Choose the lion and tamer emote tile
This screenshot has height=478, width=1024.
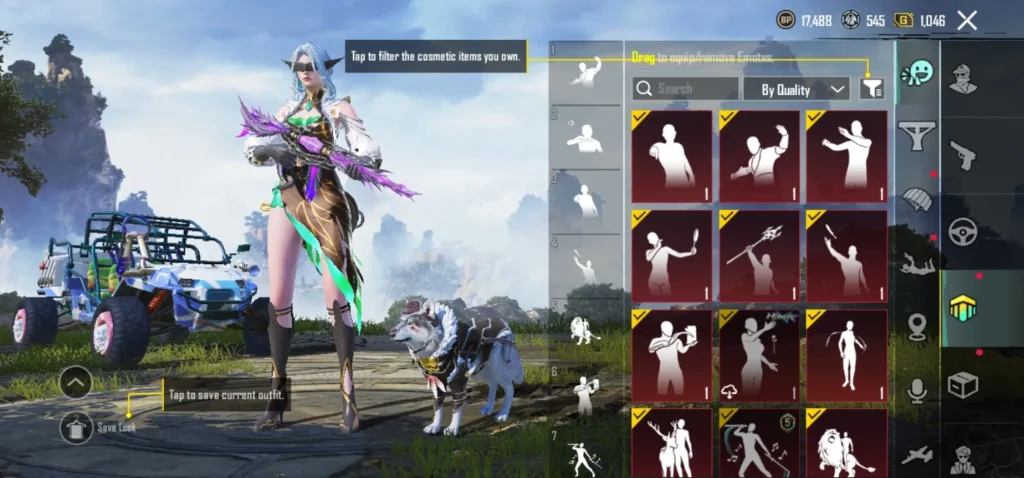(846, 444)
